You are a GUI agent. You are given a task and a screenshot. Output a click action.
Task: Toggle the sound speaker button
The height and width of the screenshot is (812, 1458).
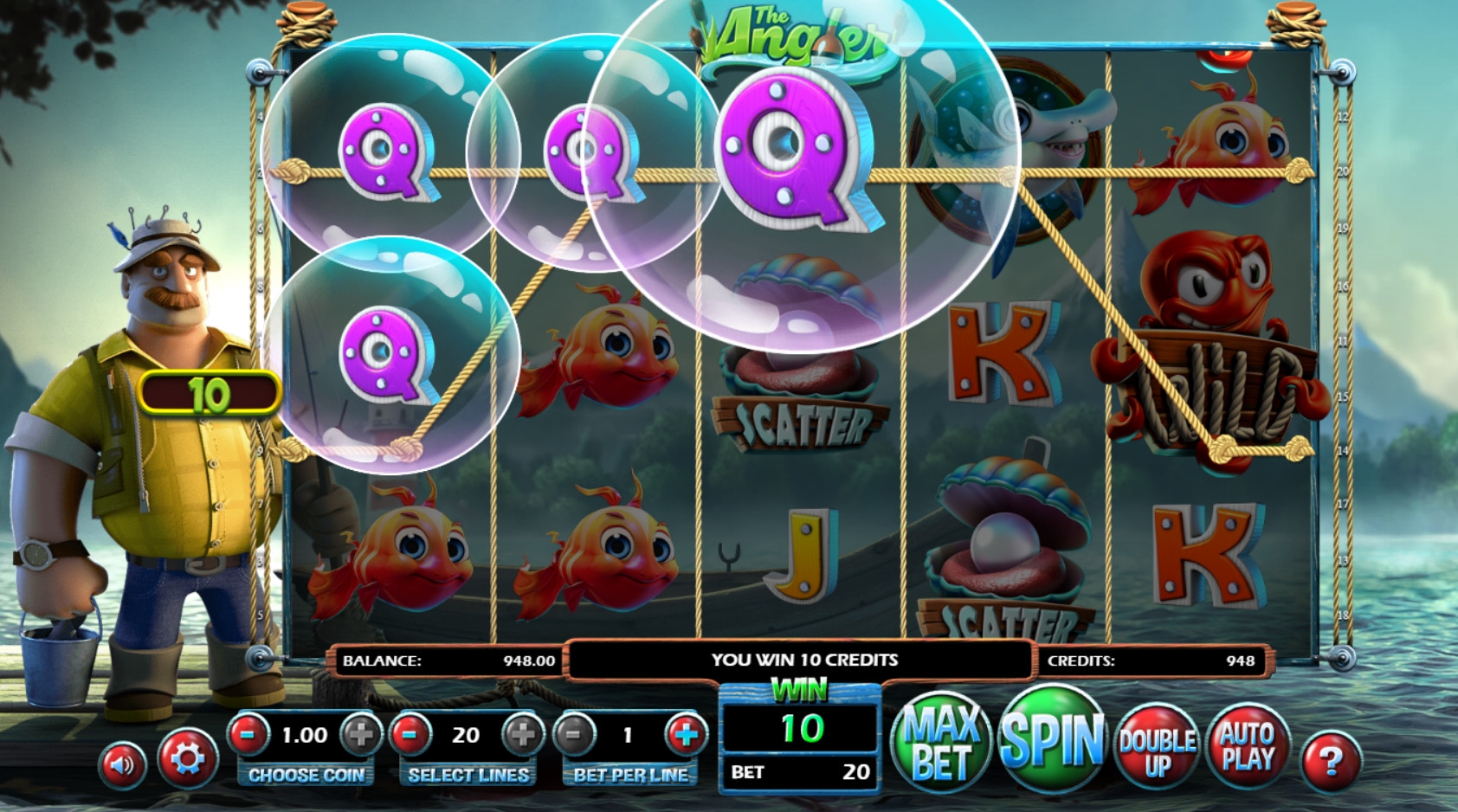click(x=122, y=764)
